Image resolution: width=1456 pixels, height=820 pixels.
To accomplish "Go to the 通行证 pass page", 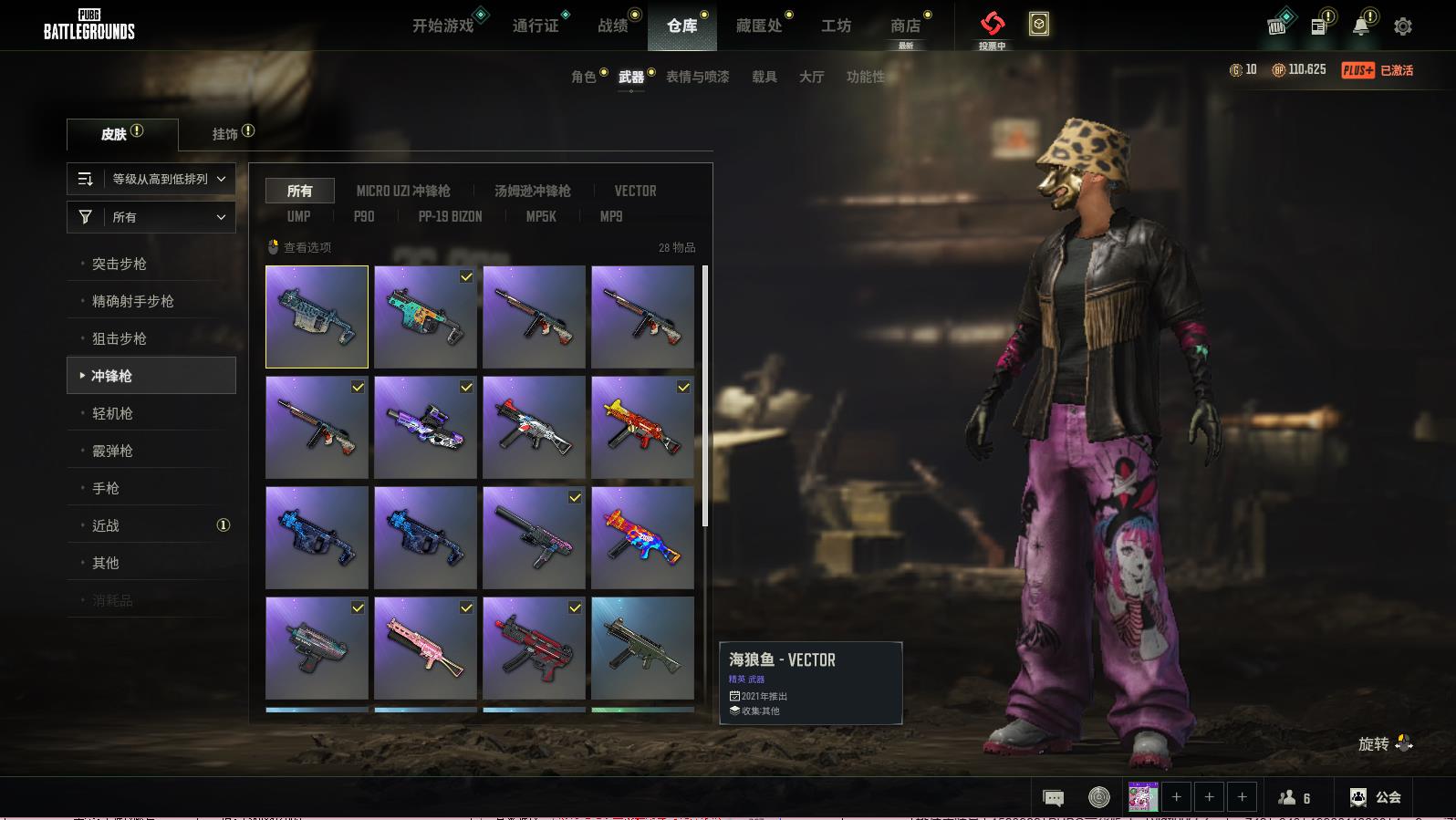I will pos(535,26).
